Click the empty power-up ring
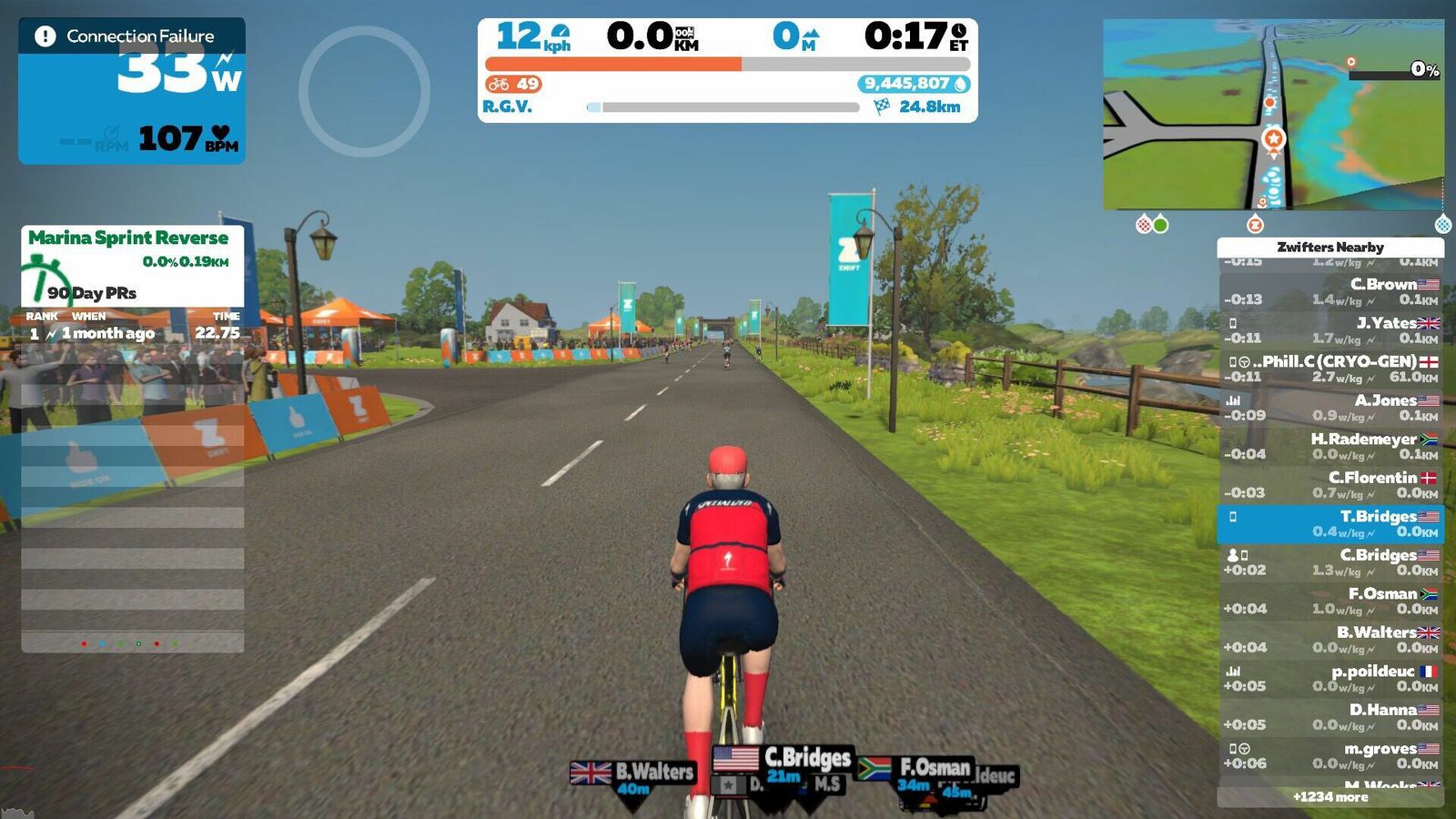 click(364, 91)
